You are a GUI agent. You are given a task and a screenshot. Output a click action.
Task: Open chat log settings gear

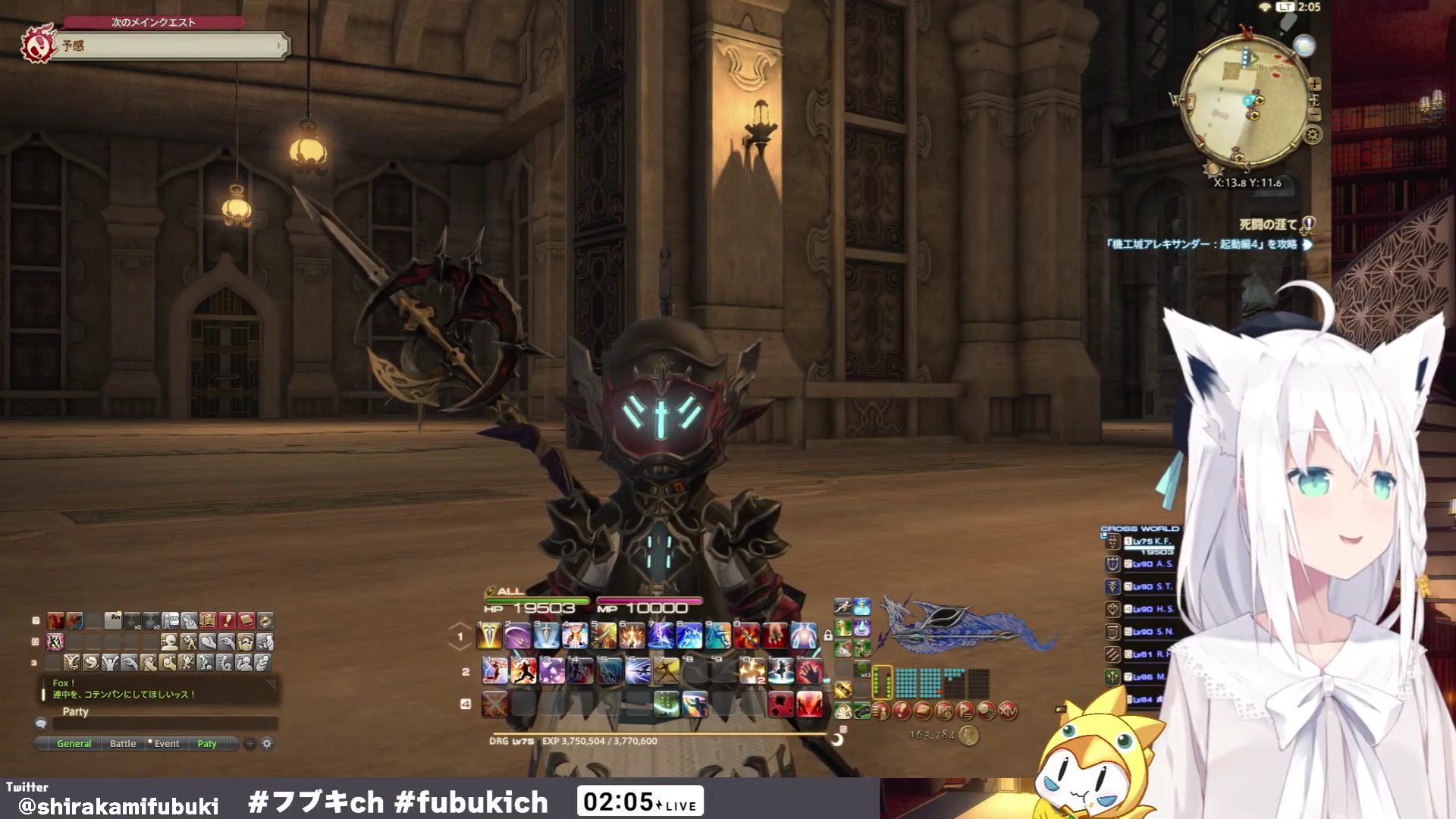pos(267,744)
